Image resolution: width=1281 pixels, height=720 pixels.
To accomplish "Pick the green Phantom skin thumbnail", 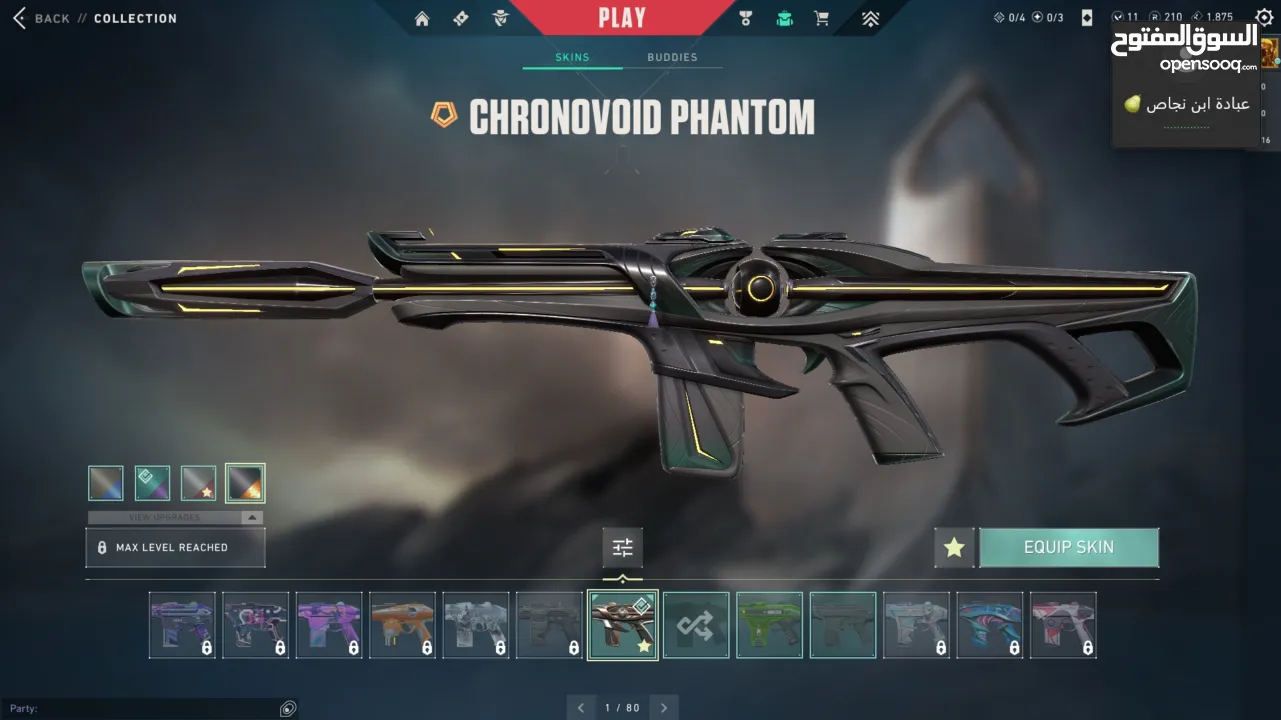I will pyautogui.click(x=769, y=625).
